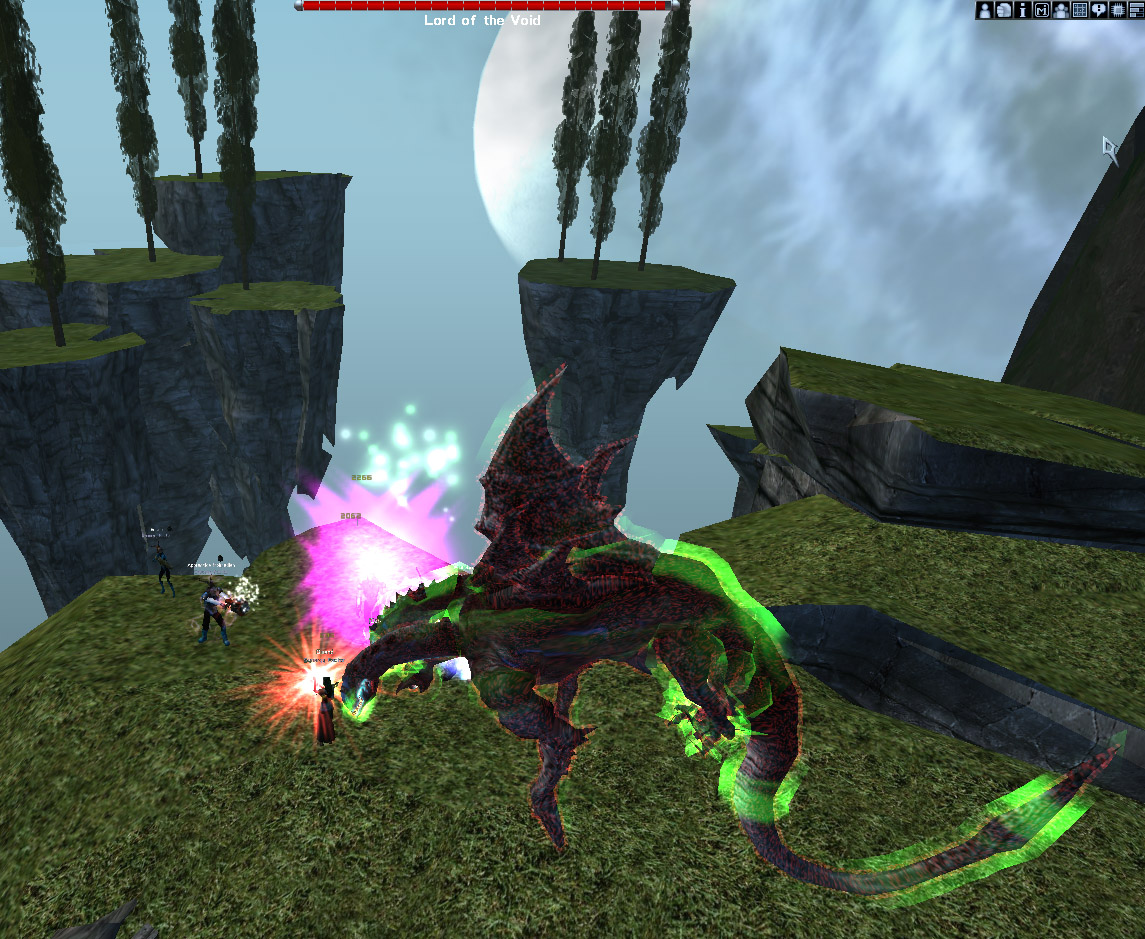This screenshot has width=1145, height=939.
Task: Open the character silhouette icon
Action: pyautogui.click(x=985, y=10)
